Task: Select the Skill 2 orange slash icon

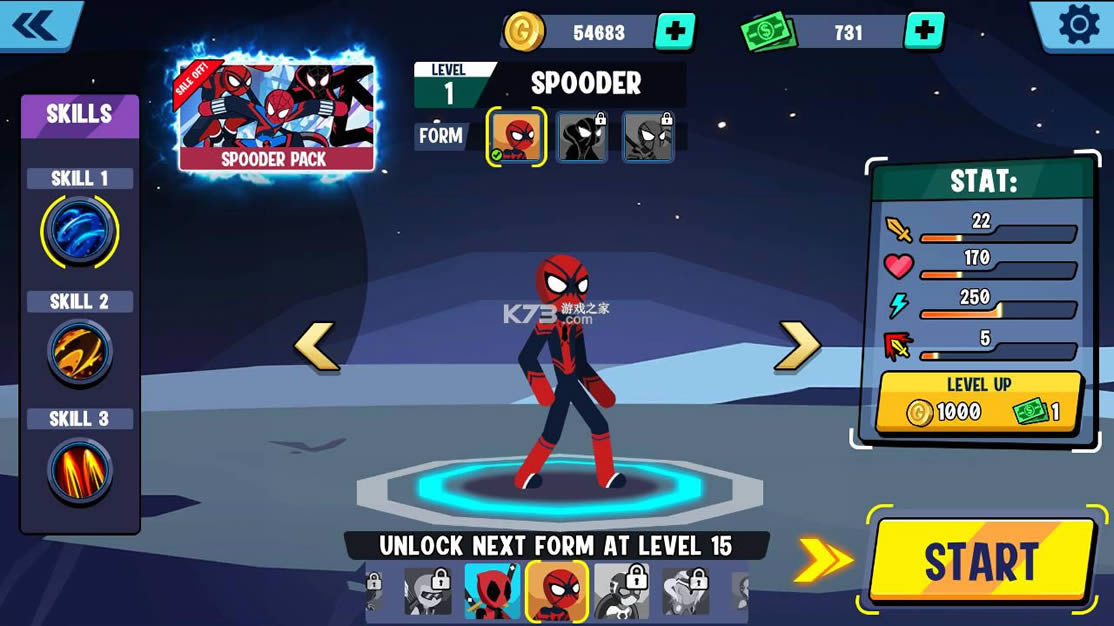Action: (79, 352)
